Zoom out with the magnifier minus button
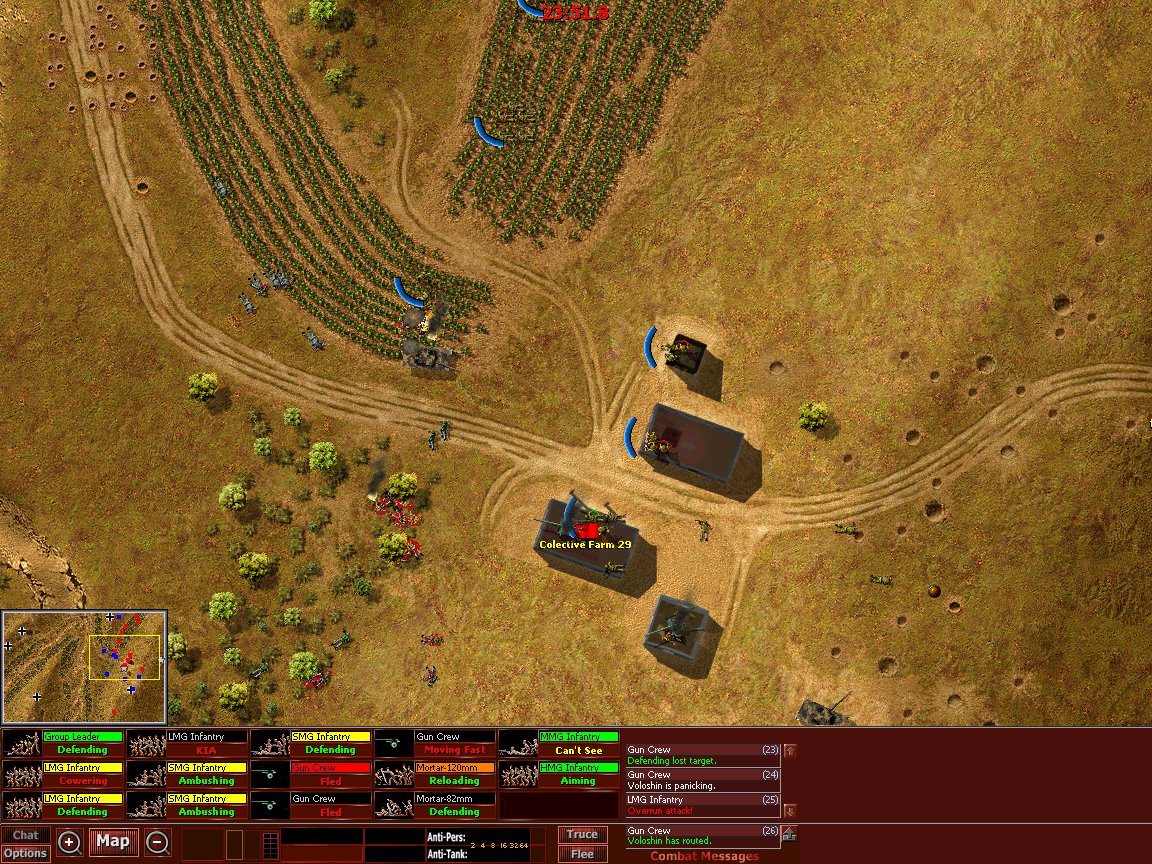 pos(157,842)
